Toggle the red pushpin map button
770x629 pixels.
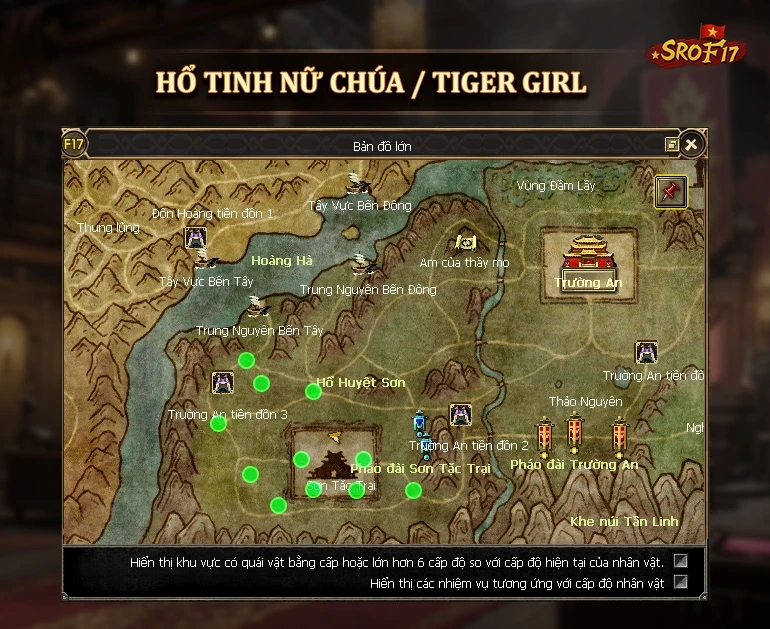pos(670,191)
